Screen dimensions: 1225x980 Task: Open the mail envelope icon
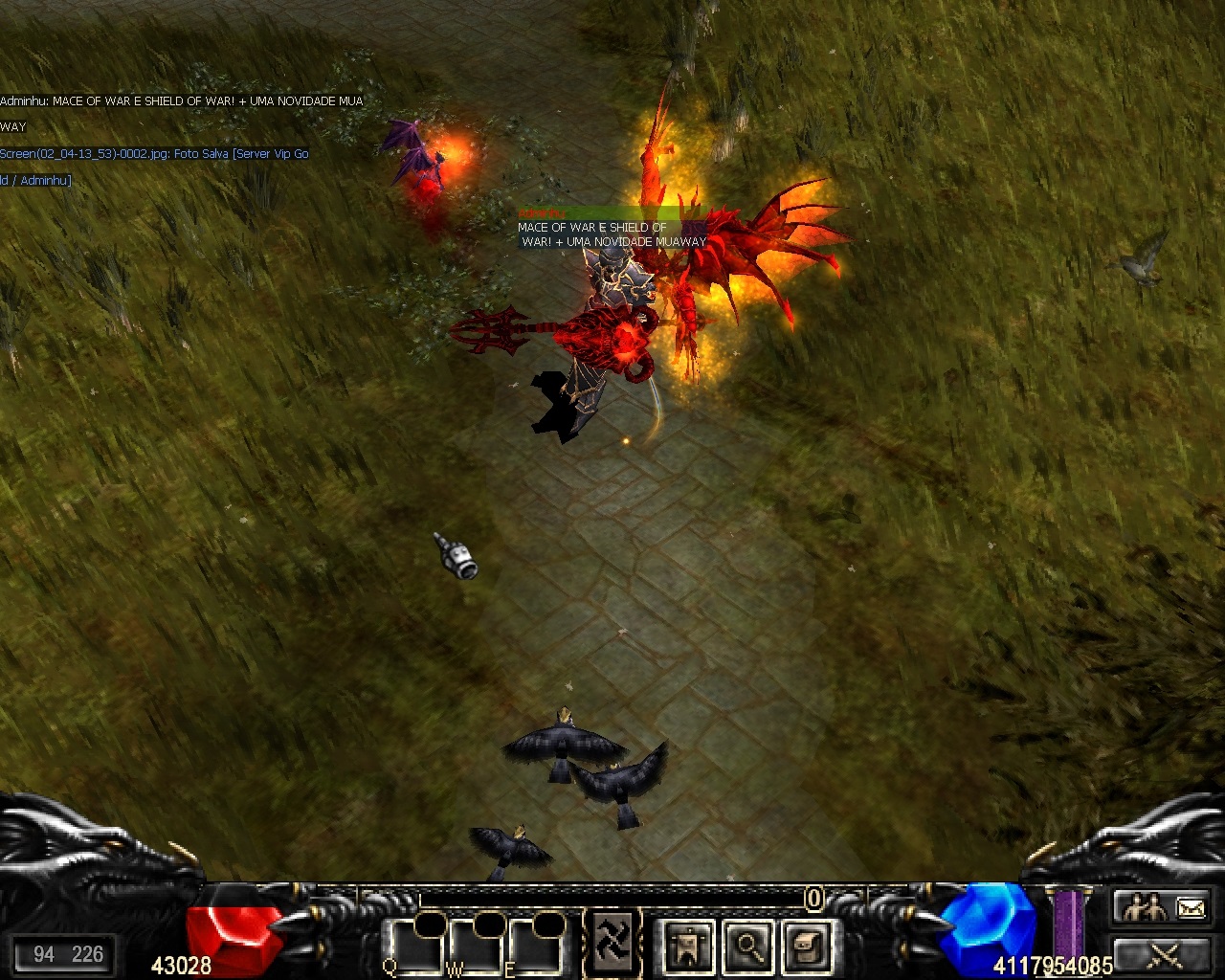[1191, 907]
